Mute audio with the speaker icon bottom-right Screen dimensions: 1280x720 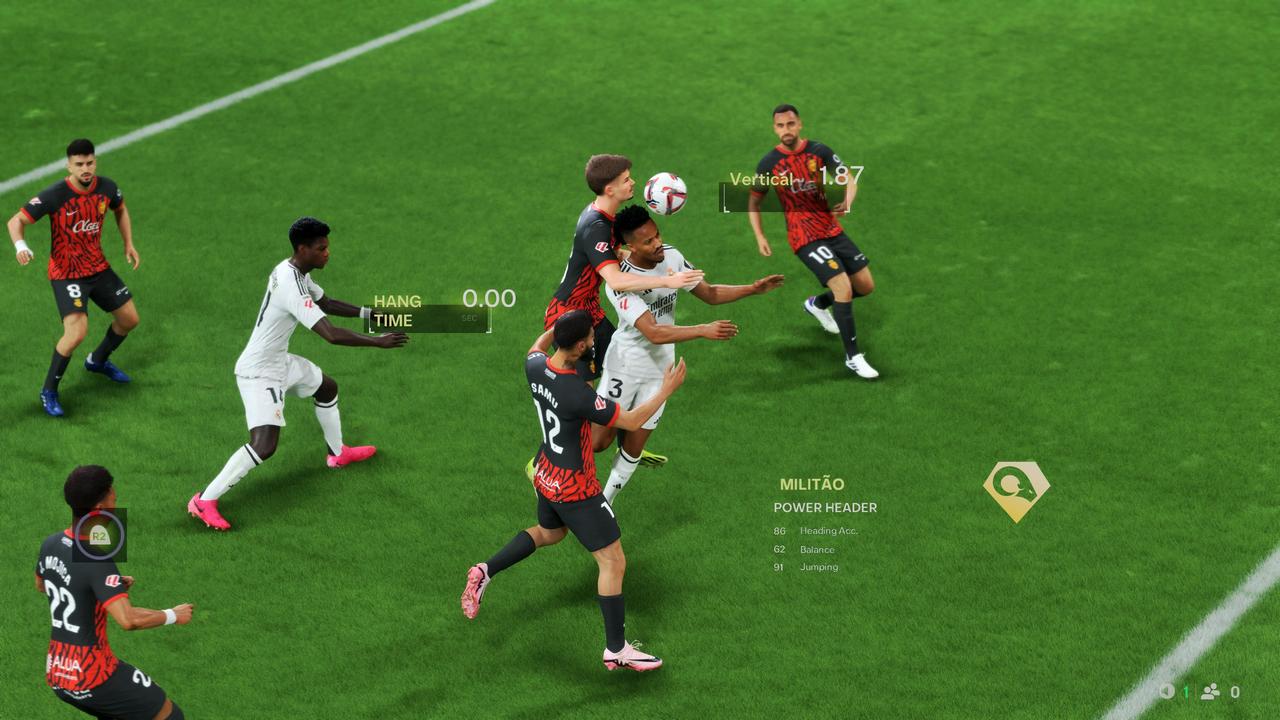[x=1166, y=690]
